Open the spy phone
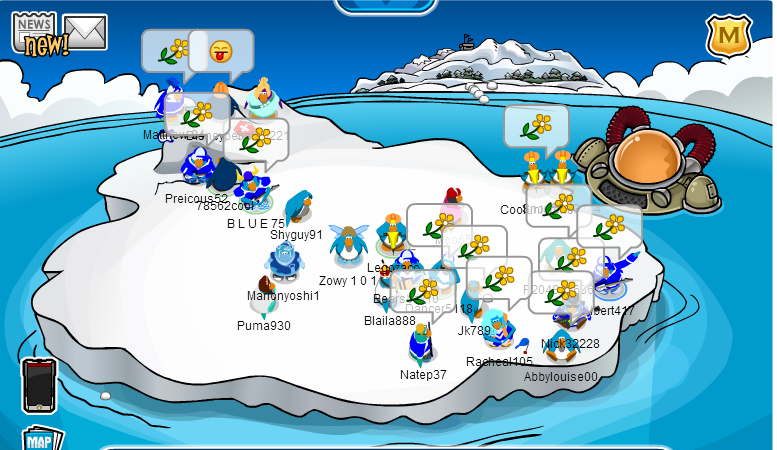The height and width of the screenshot is (450, 777). pyautogui.click(x=39, y=385)
